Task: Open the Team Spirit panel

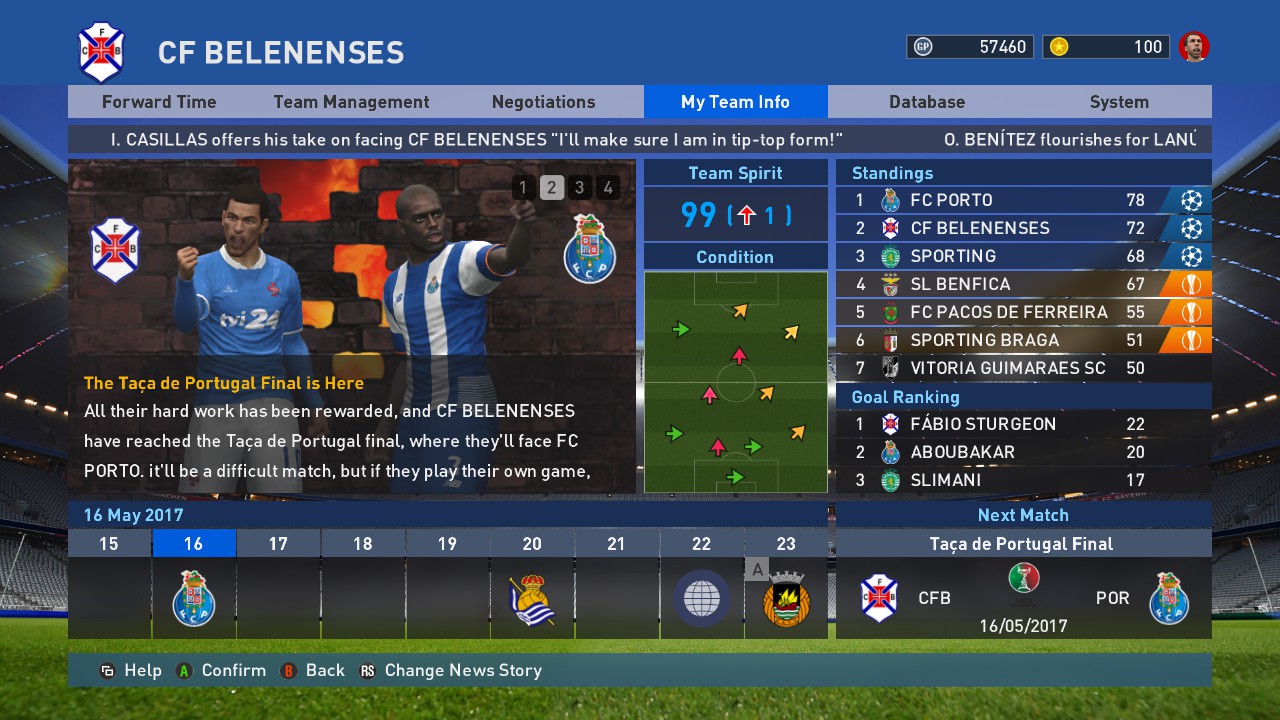Action: tap(735, 214)
